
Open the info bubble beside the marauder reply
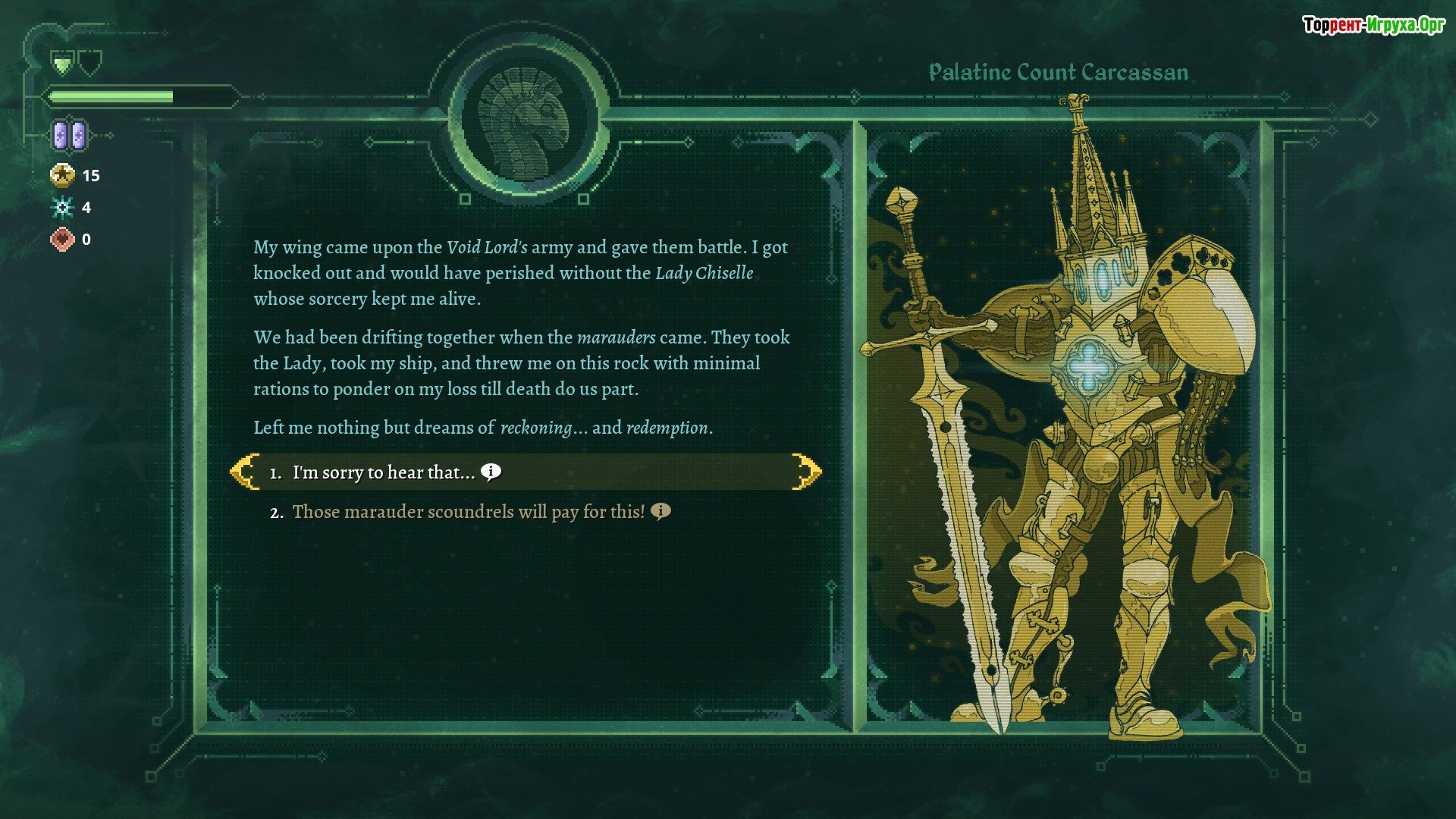(x=661, y=511)
